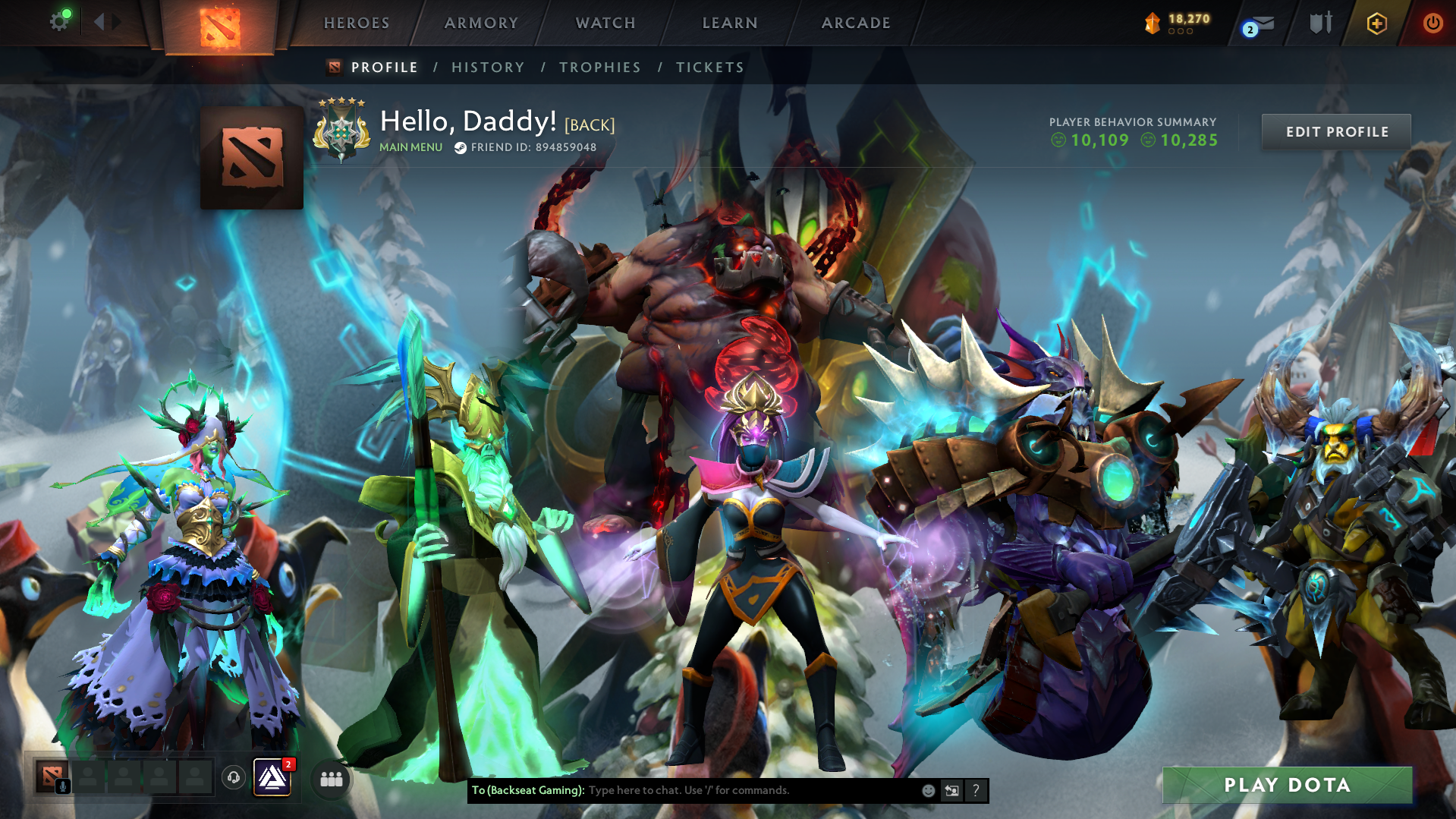Screen dimensions: 1456x819
Task: Open Dota Plus via the gold hexagon icon
Action: [1377, 24]
